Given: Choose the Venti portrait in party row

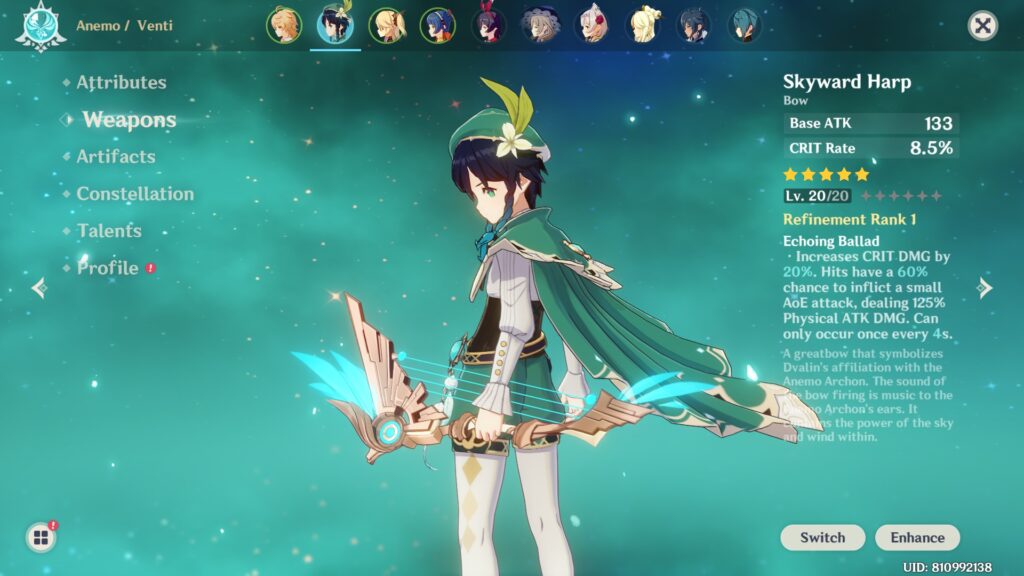Looking at the screenshot, I should pyautogui.click(x=335, y=25).
